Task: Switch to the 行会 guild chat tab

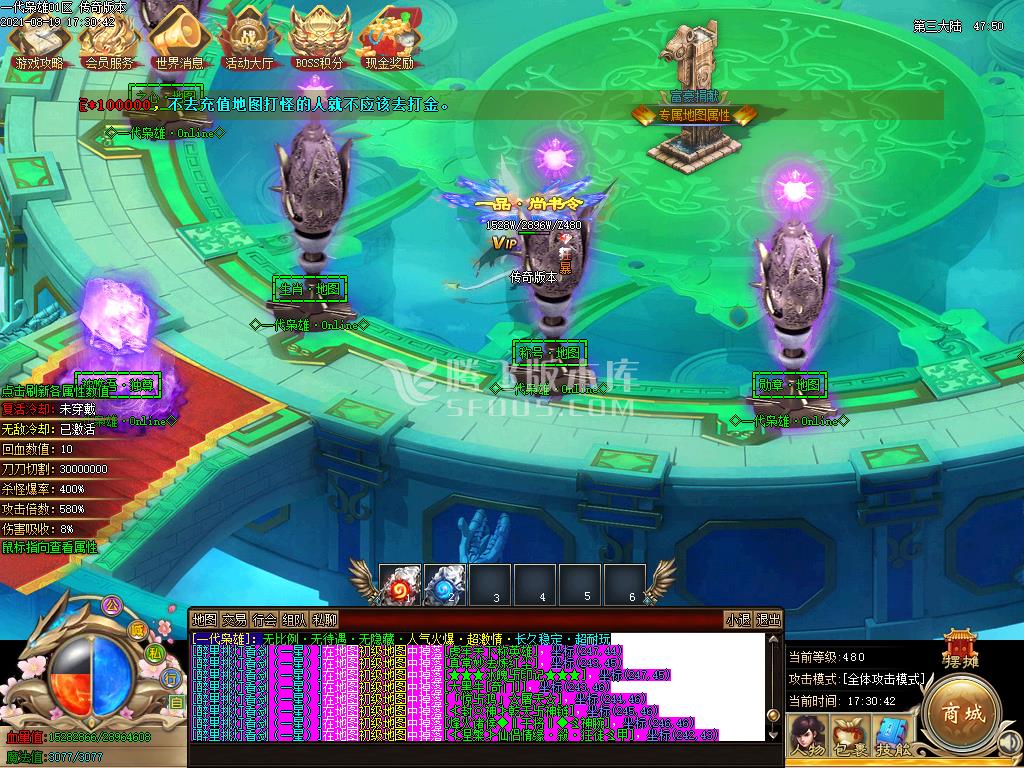Action: click(x=264, y=619)
